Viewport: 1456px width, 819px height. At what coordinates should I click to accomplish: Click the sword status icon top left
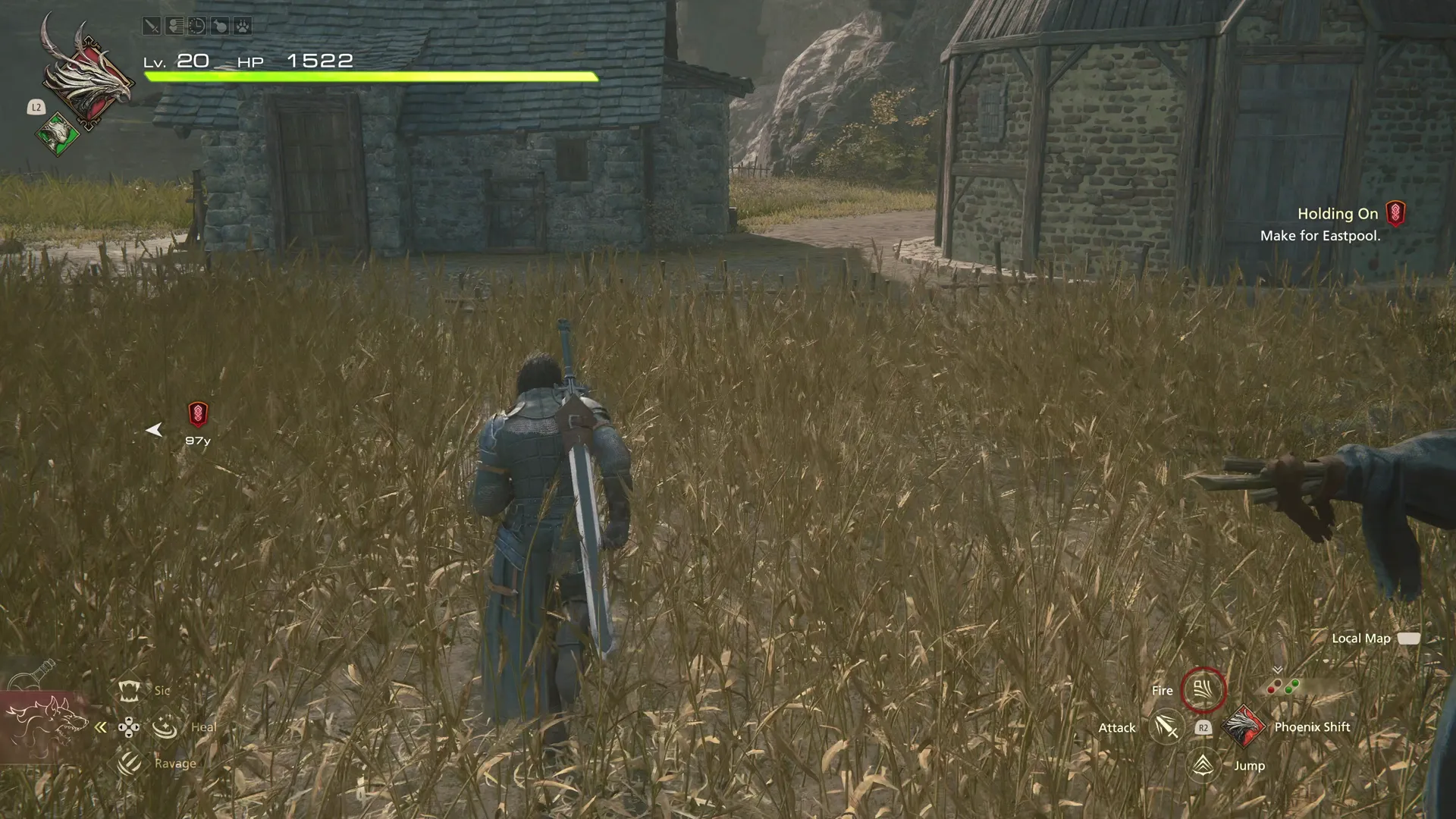(x=151, y=27)
